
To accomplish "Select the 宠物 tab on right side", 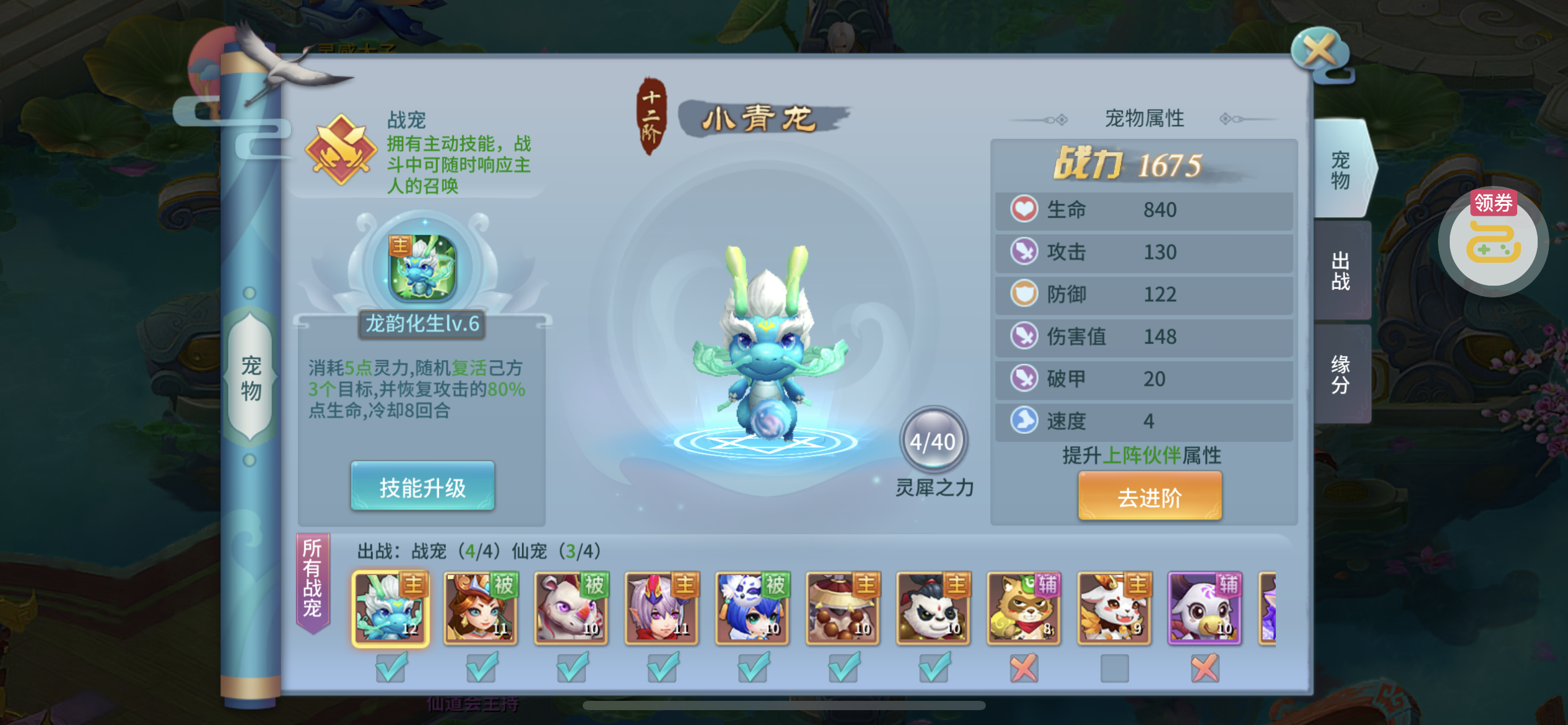I will (1341, 170).
